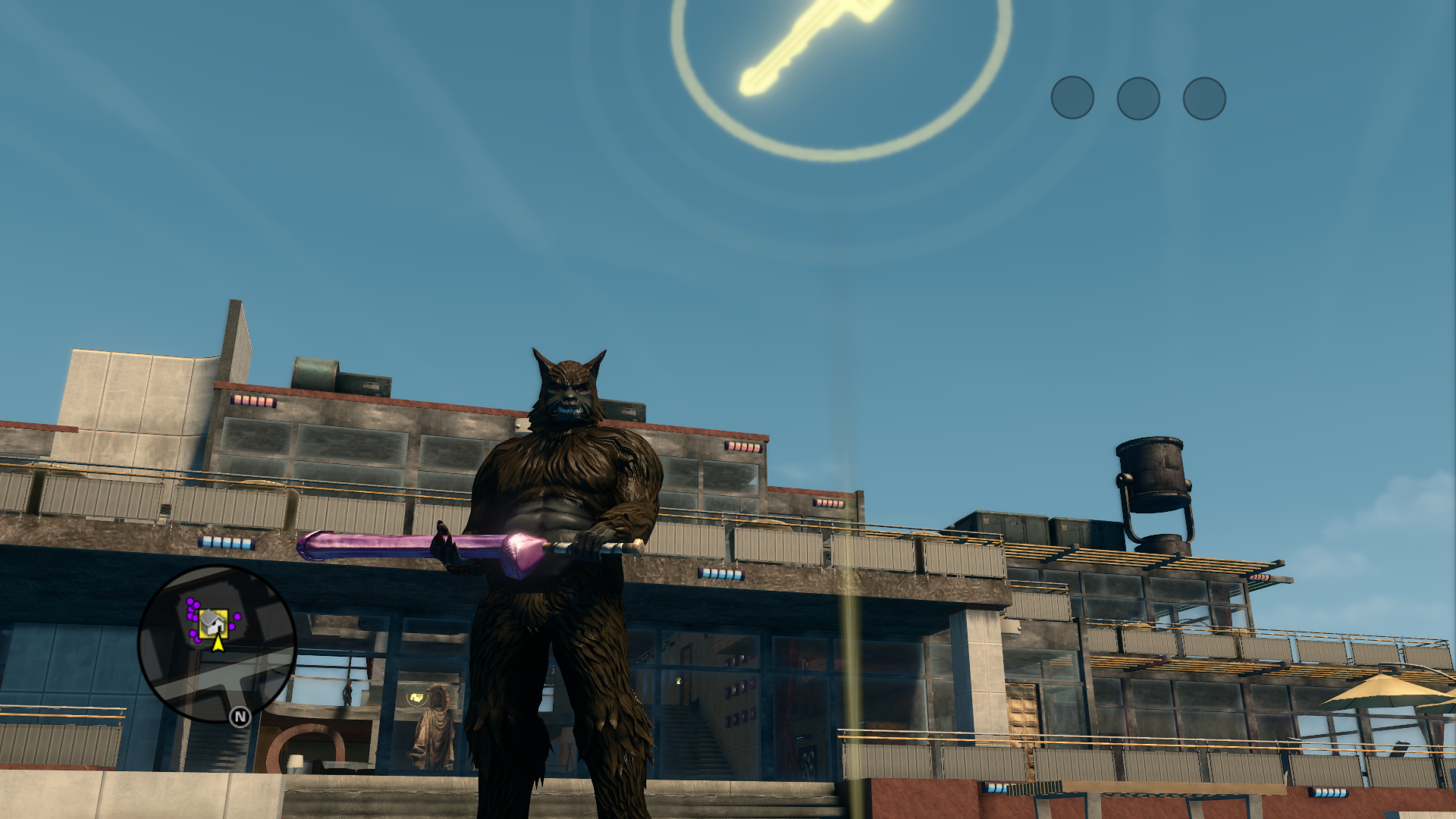1456x819 pixels.
Task: Click the north compass marker on minimap
Action: 240,717
